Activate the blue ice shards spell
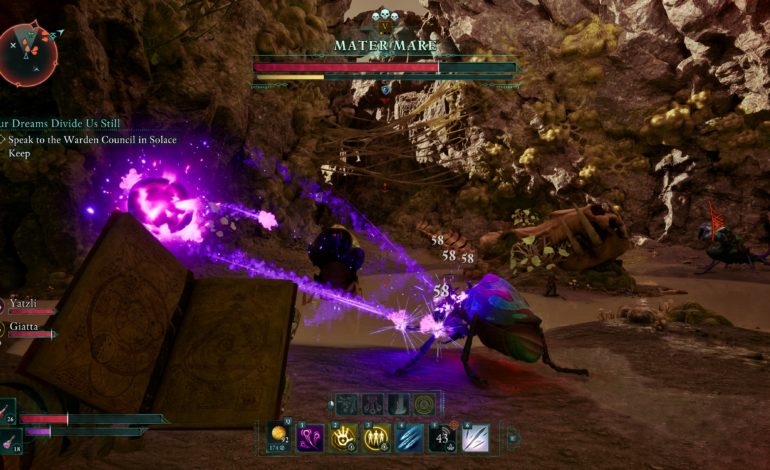The width and height of the screenshot is (770, 470). click(410, 437)
